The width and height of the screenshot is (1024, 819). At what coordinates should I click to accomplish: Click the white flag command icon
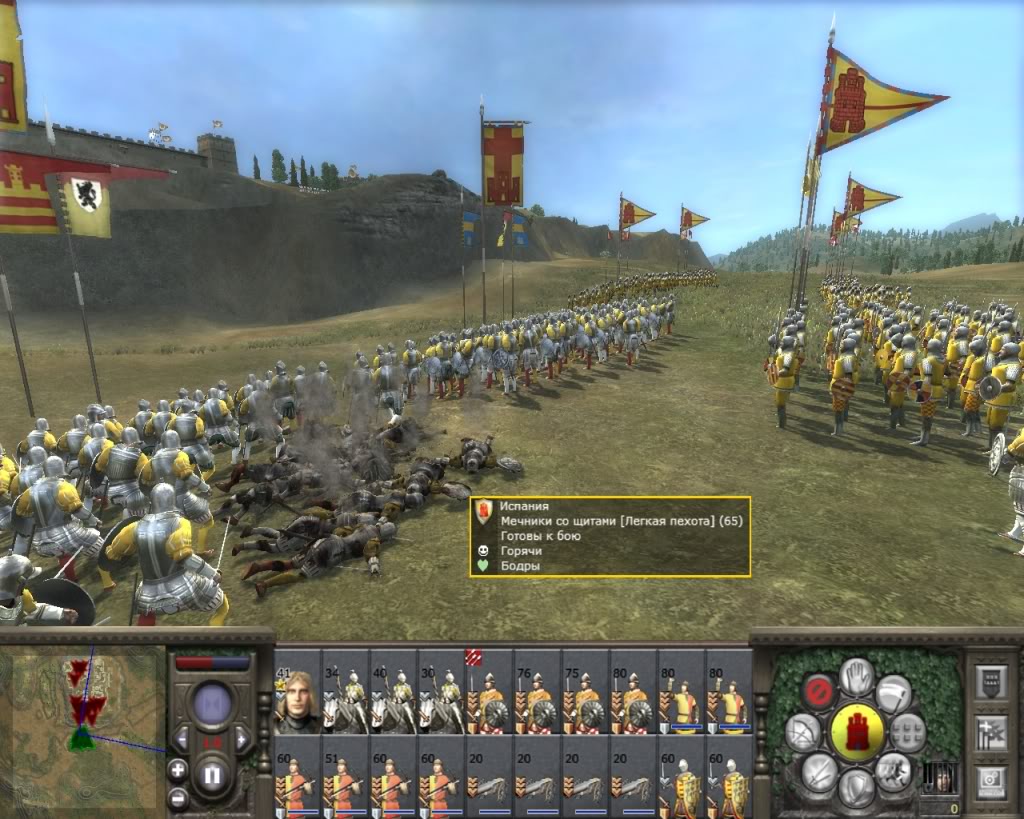(x=893, y=692)
